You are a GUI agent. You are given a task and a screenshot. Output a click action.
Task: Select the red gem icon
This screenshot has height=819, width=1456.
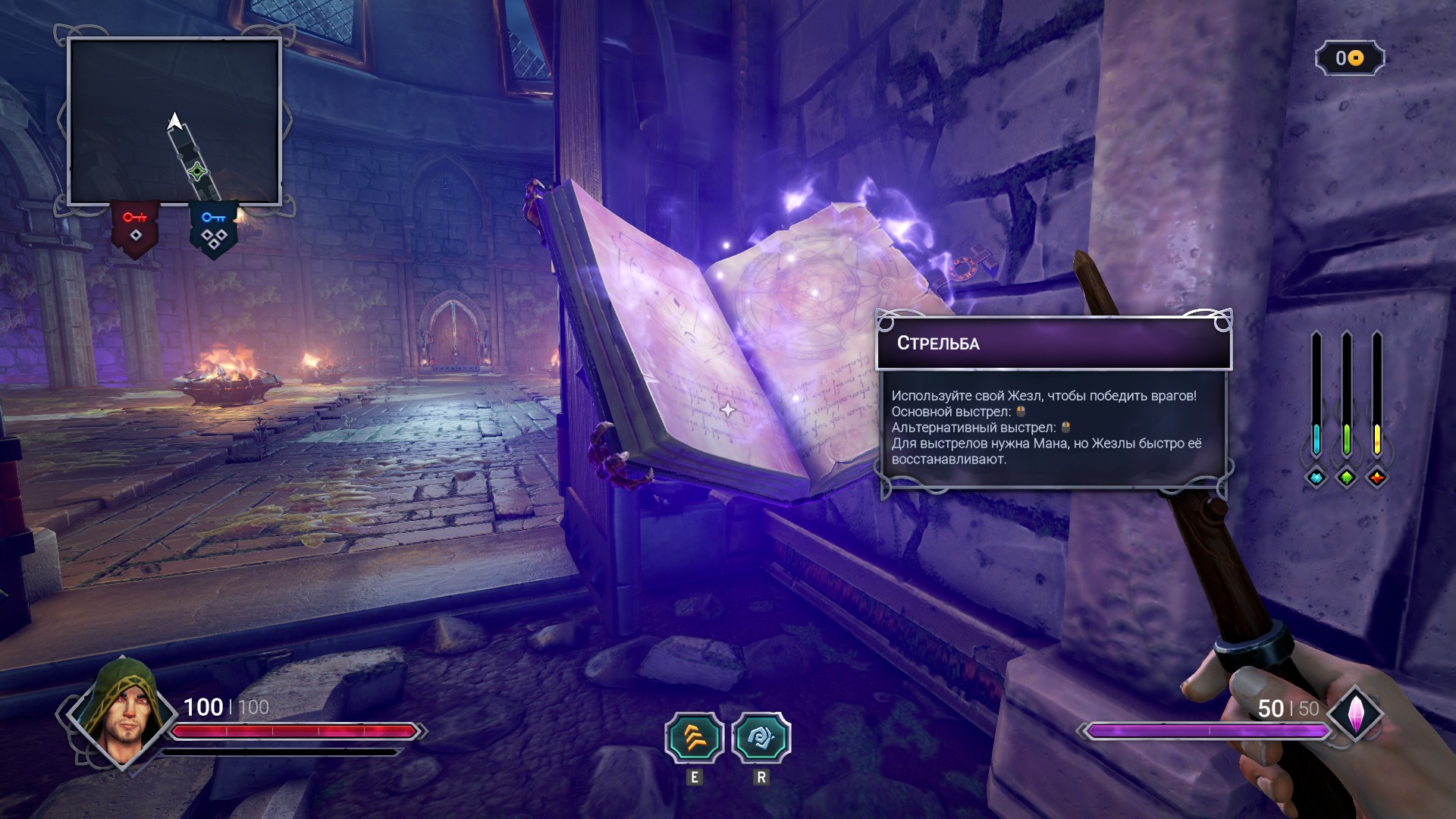[x=1377, y=478]
